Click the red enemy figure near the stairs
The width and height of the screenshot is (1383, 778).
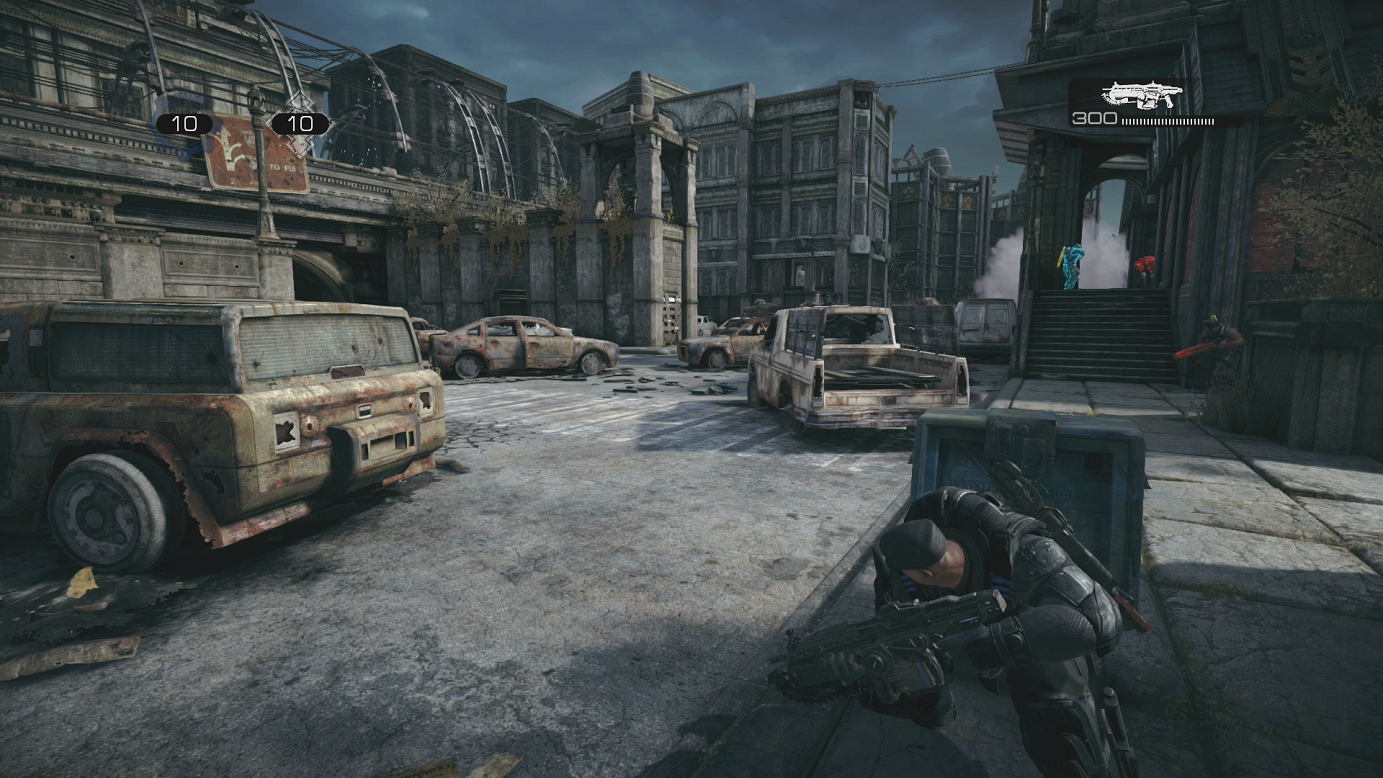tap(1145, 264)
